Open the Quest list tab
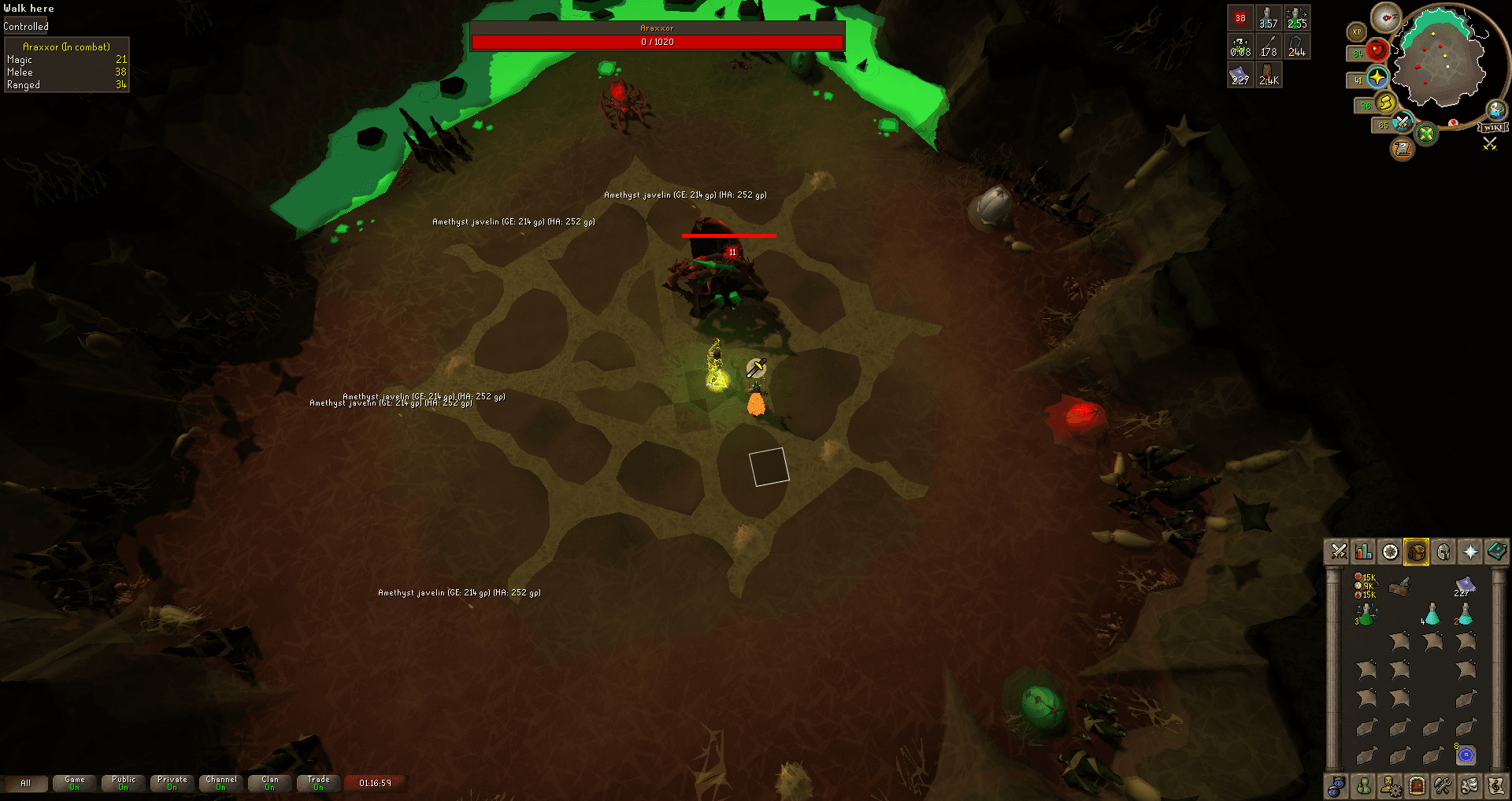 (x=1390, y=551)
